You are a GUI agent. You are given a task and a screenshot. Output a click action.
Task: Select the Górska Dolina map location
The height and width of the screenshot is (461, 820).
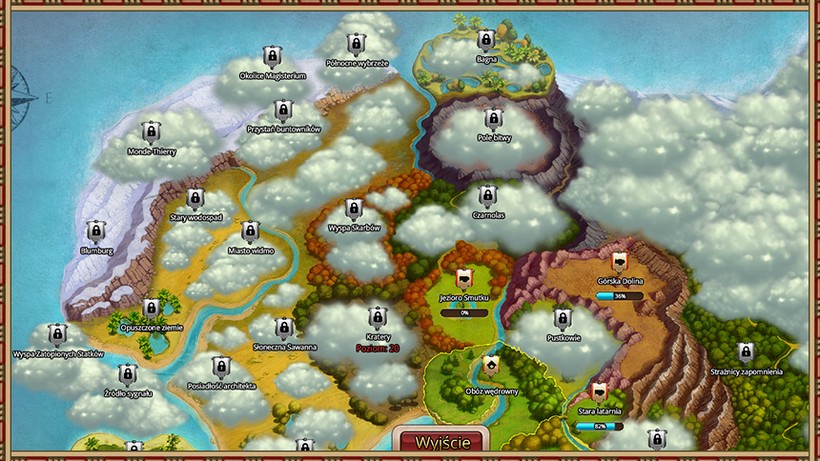click(619, 262)
